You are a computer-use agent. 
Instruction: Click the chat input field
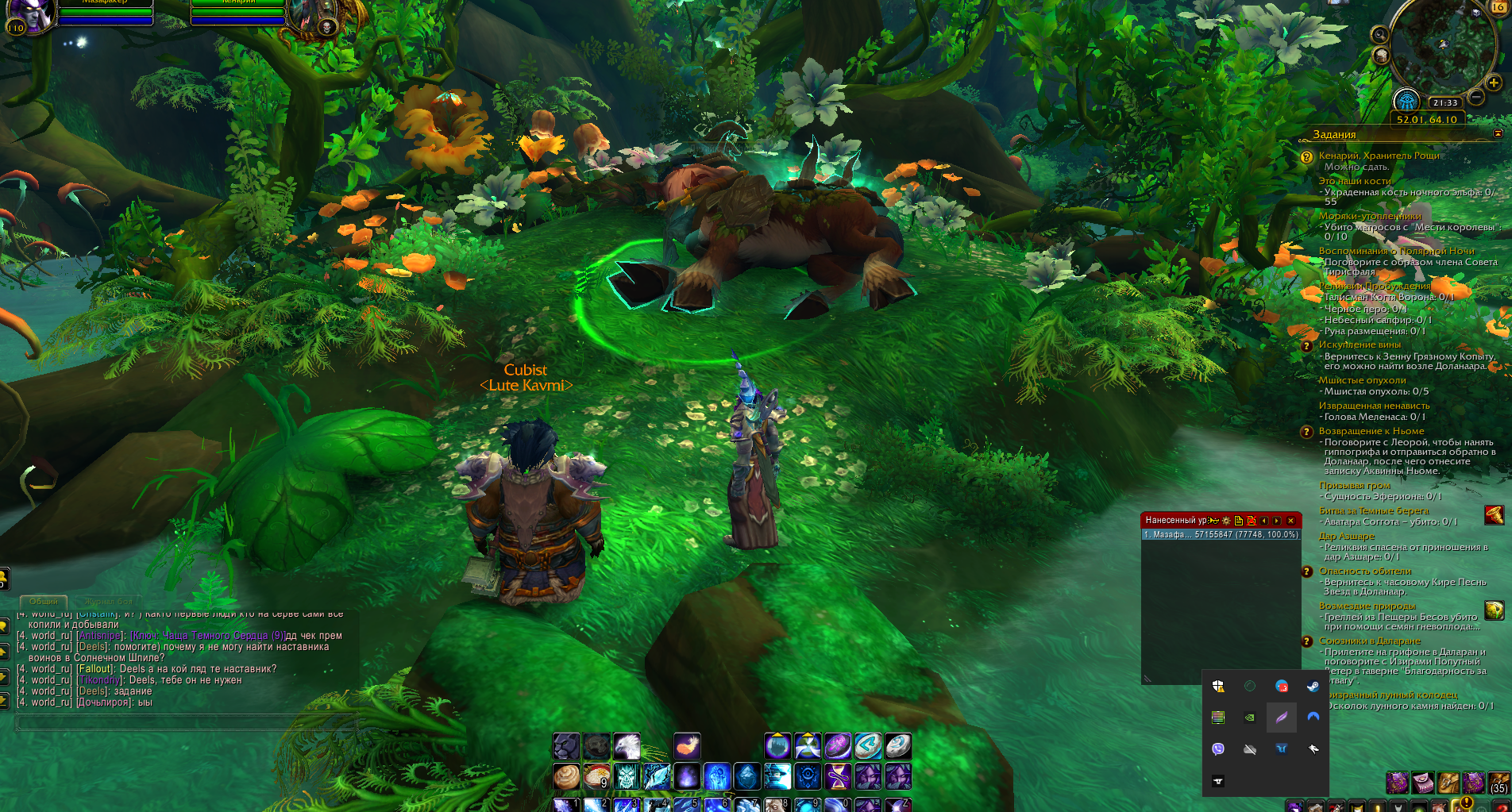point(183,722)
